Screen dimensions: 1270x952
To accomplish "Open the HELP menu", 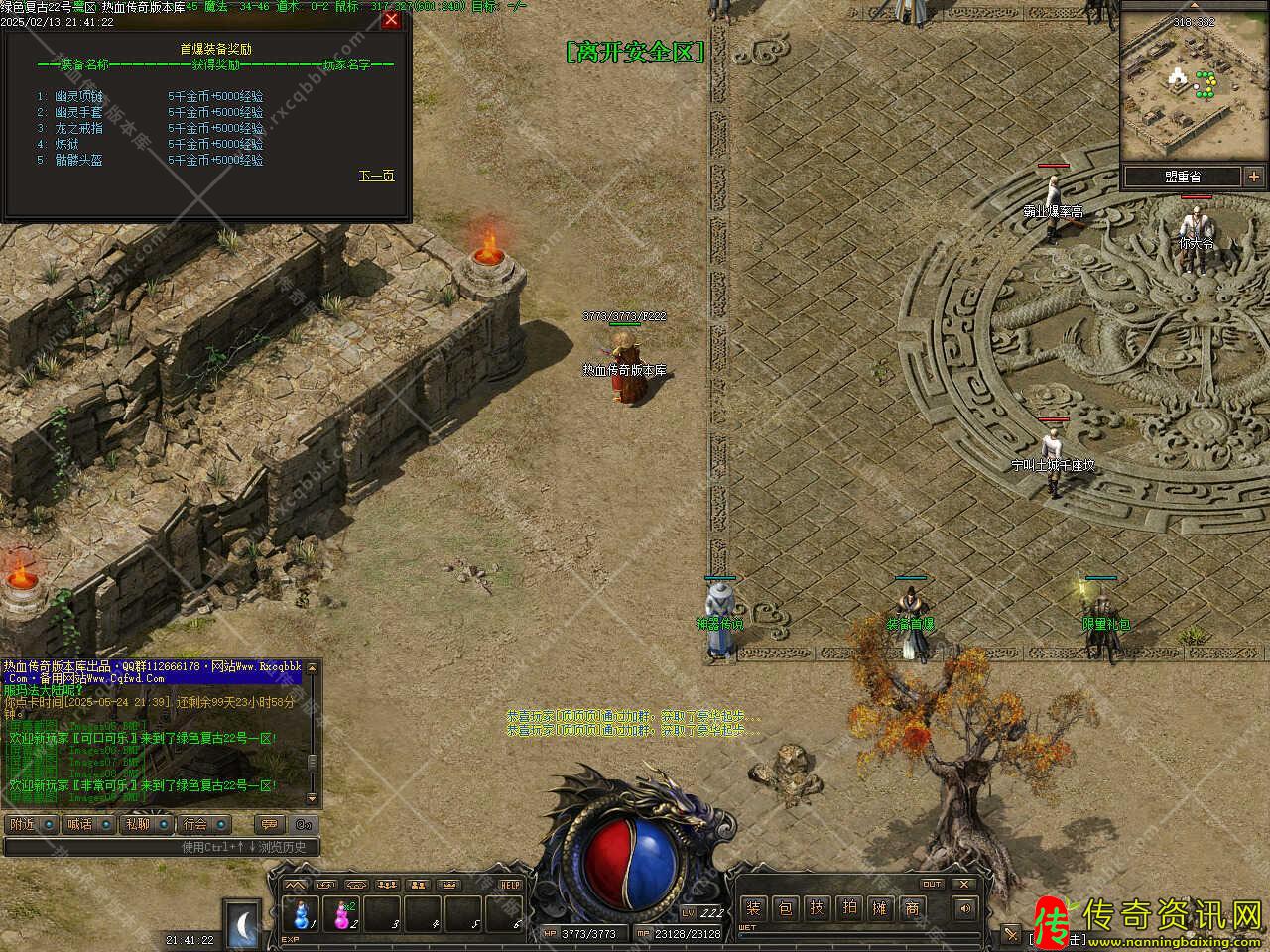I will tap(510, 885).
